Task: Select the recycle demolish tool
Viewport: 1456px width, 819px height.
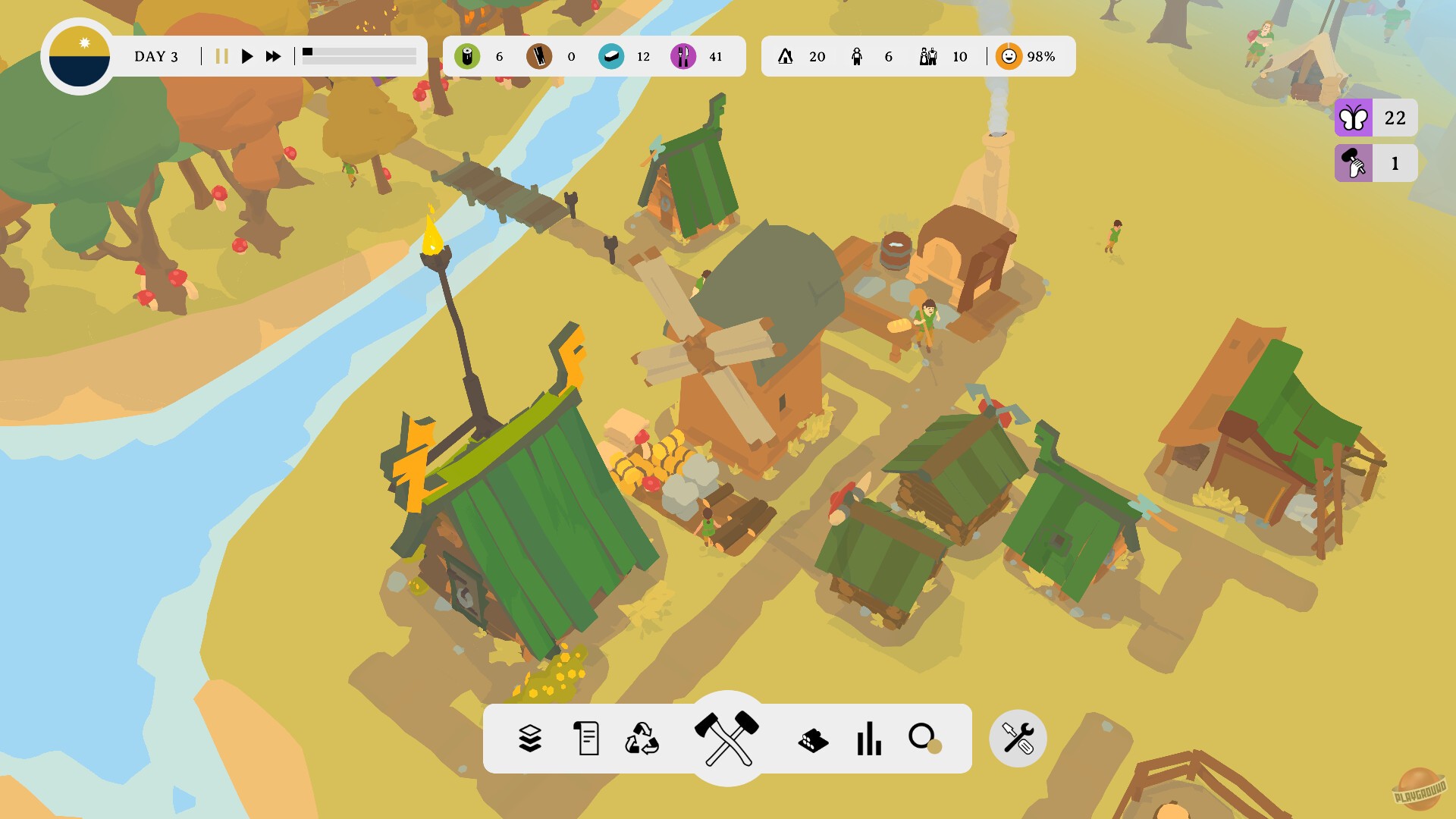Action: (641, 738)
